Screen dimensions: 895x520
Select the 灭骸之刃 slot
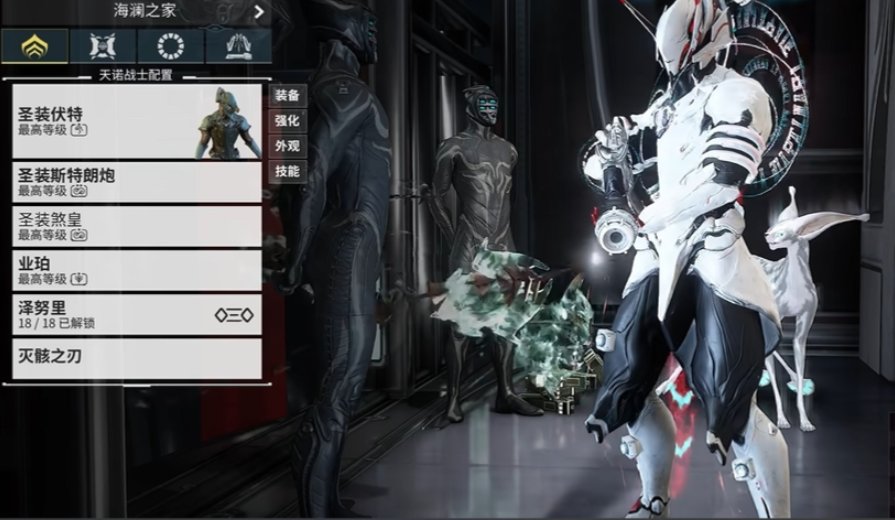(x=136, y=357)
